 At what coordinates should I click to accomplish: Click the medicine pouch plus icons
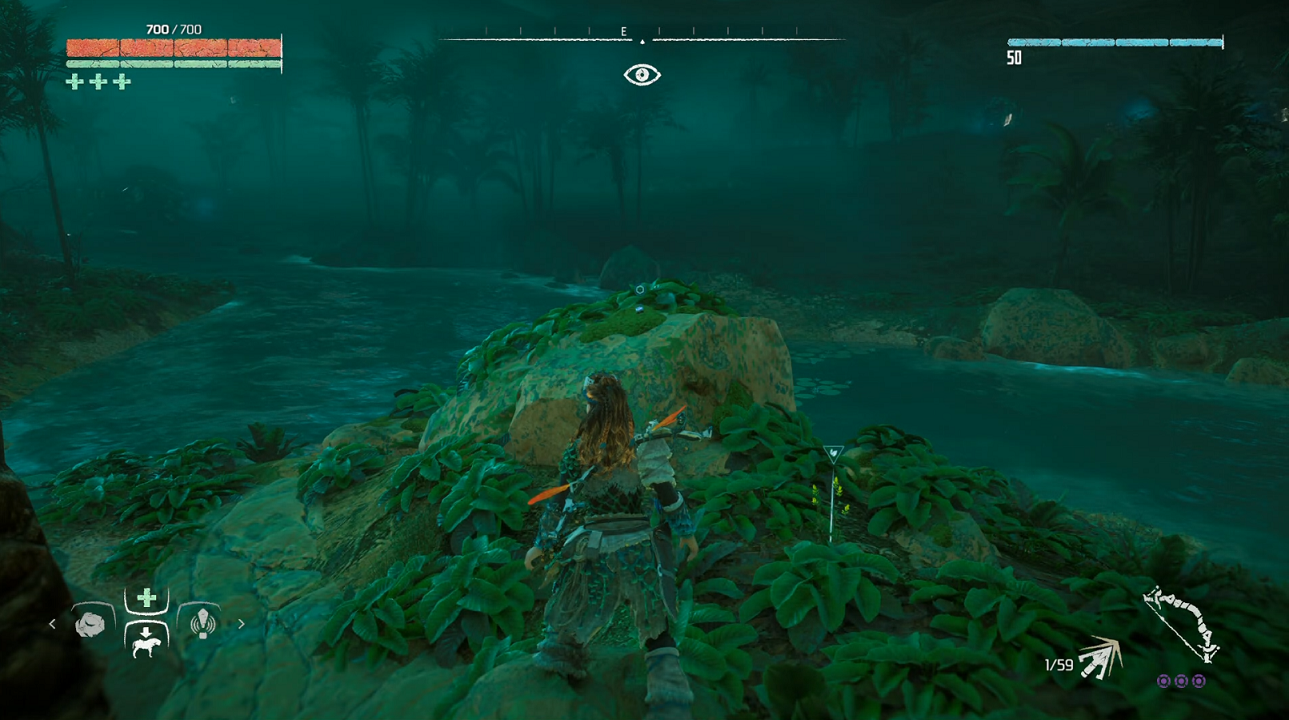tap(98, 82)
